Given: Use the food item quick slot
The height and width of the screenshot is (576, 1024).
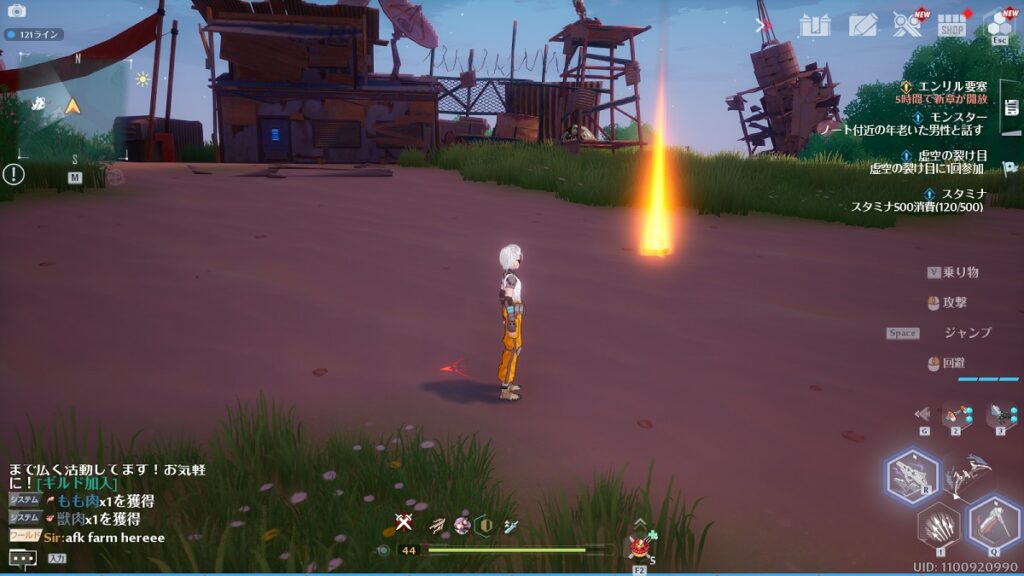Looking at the screenshot, I should click(639, 547).
